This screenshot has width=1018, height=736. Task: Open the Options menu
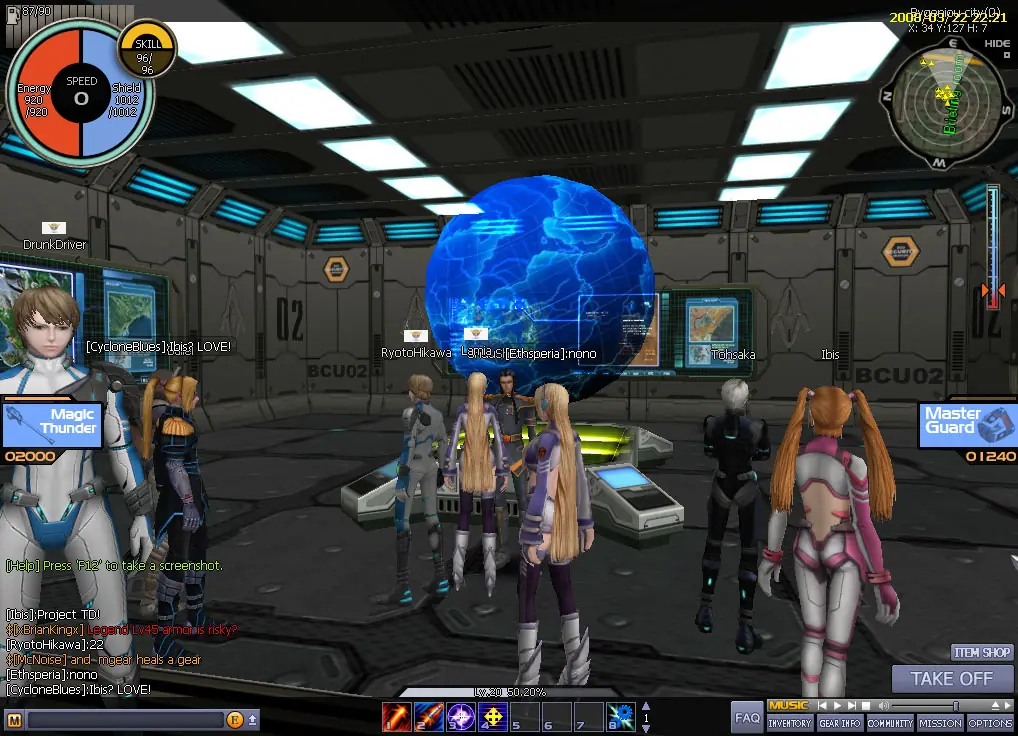[x=990, y=723]
